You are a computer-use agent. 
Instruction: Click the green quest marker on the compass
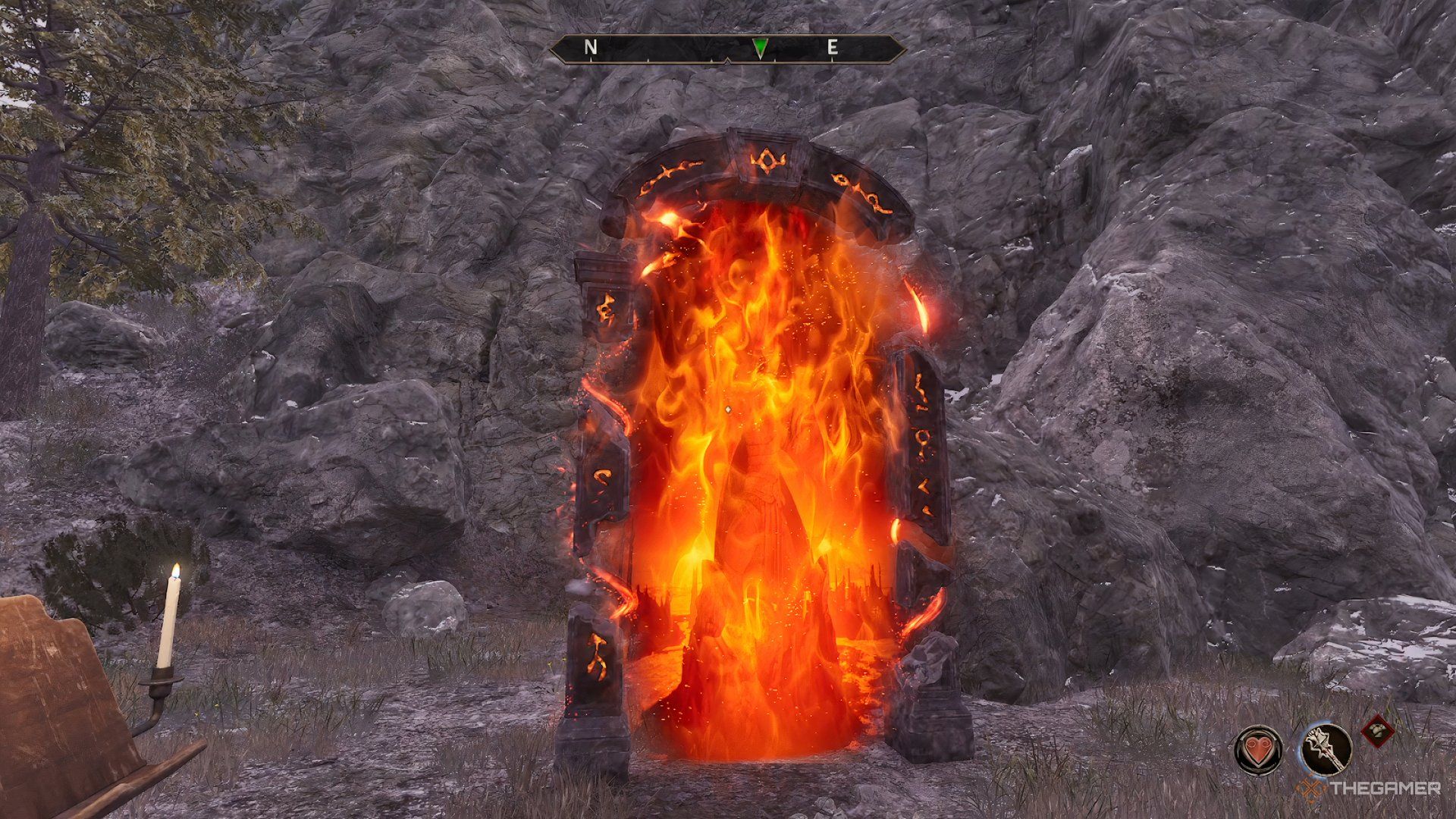pyautogui.click(x=762, y=48)
